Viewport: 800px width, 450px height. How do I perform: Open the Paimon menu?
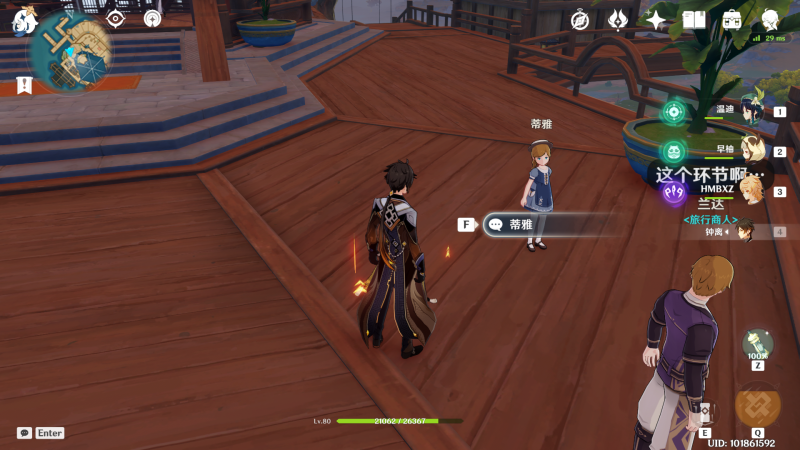24,20
